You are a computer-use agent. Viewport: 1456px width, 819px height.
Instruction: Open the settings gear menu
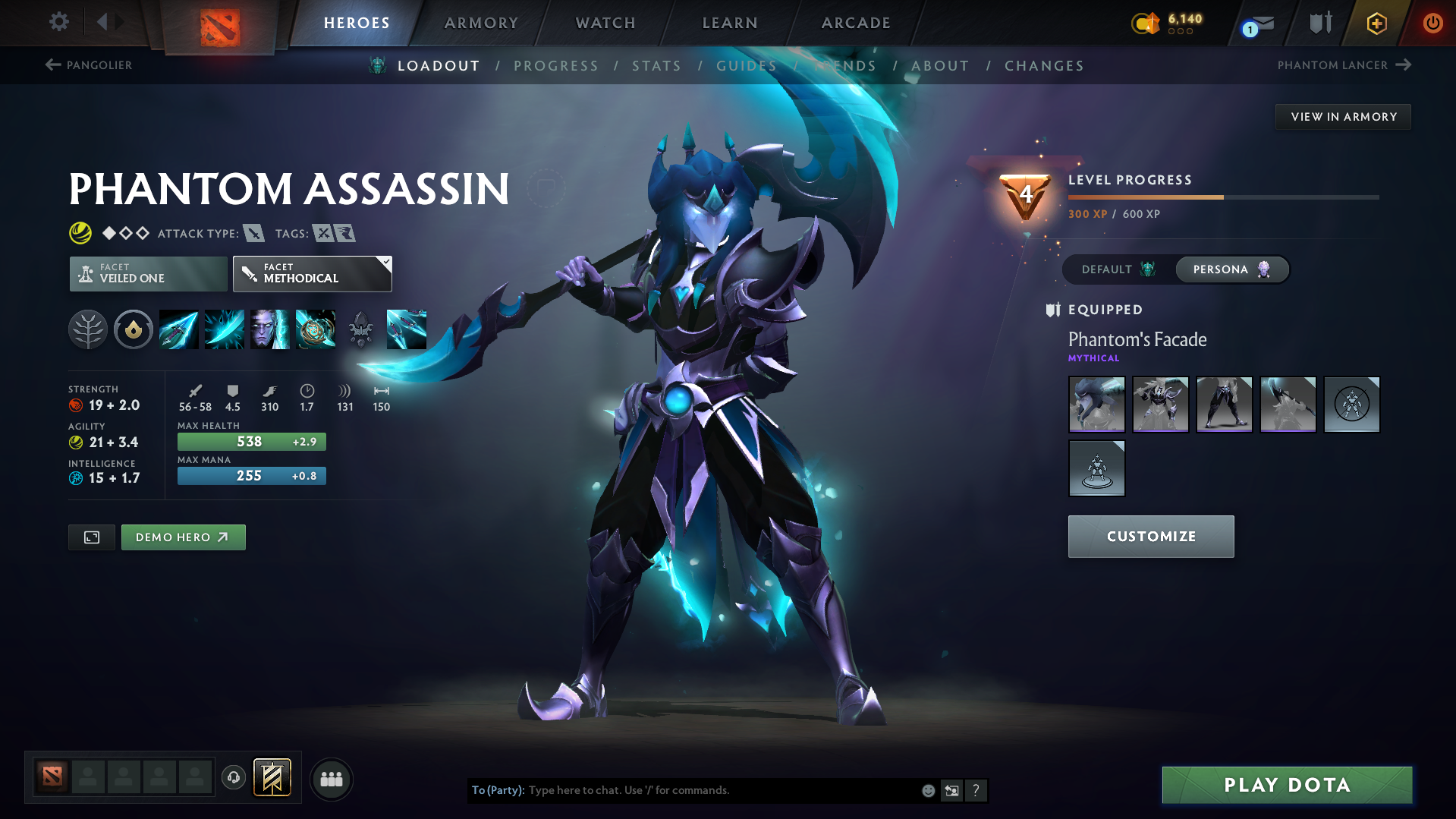[x=58, y=22]
